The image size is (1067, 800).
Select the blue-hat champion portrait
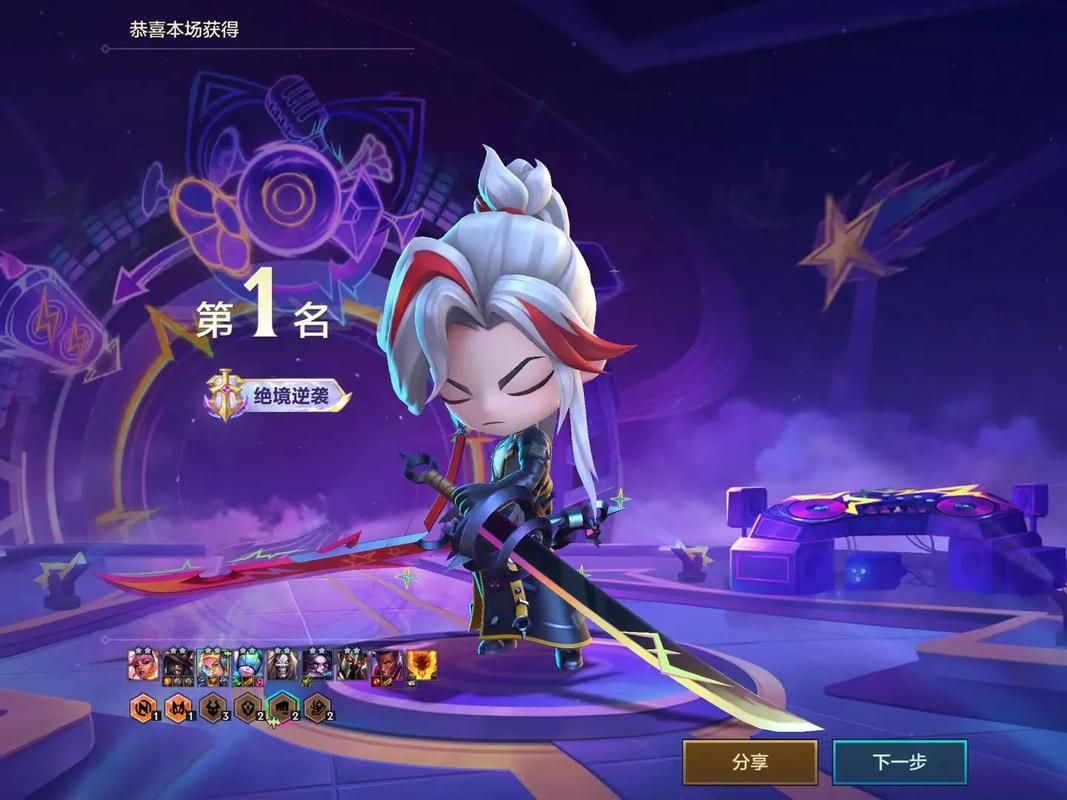[x=248, y=665]
